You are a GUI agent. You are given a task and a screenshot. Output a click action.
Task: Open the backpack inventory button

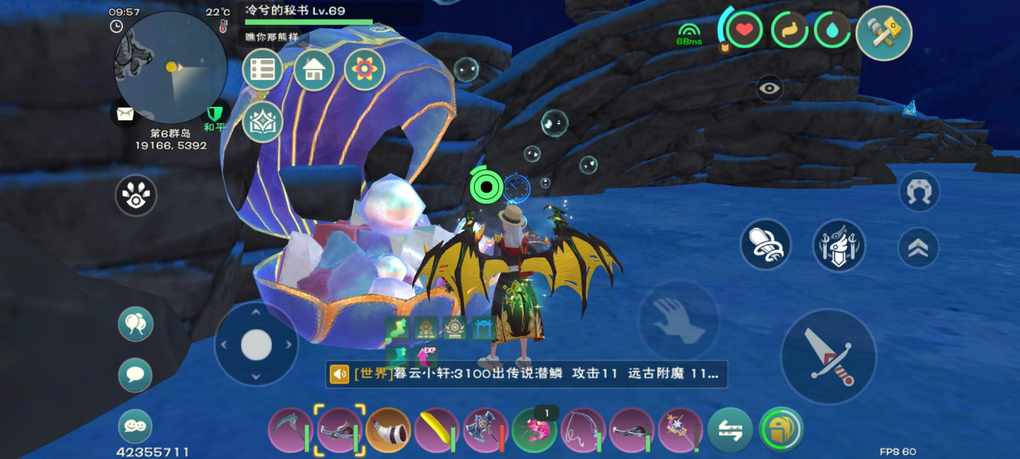780,430
